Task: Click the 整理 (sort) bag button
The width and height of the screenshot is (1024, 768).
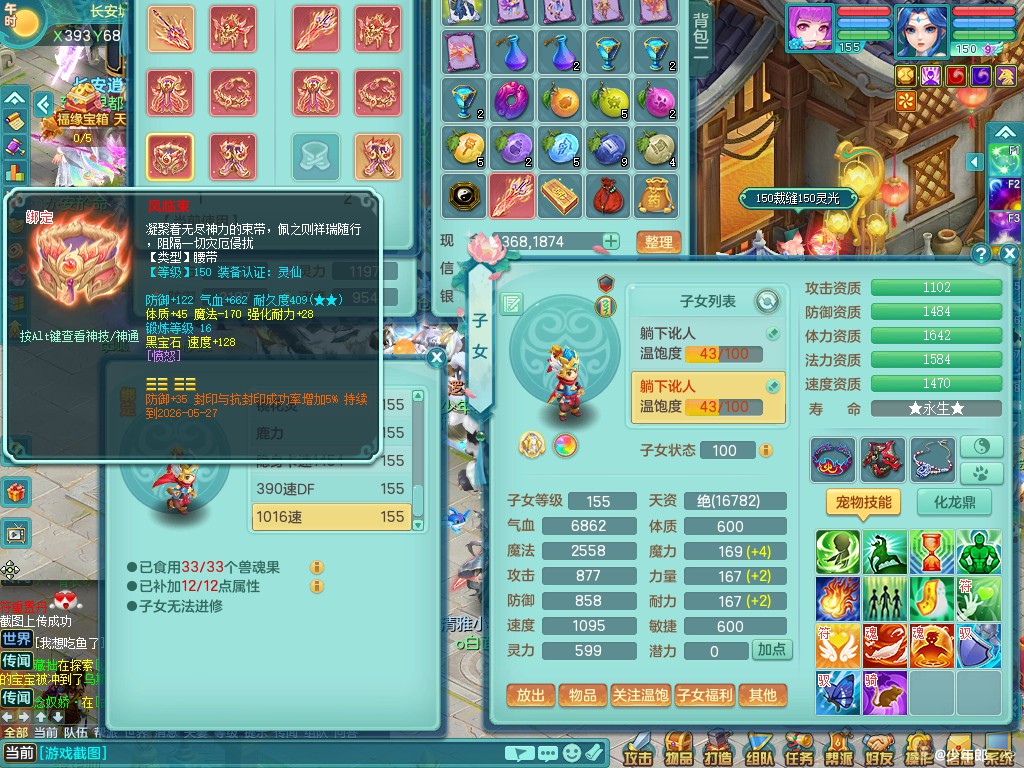Action: pyautogui.click(x=658, y=242)
